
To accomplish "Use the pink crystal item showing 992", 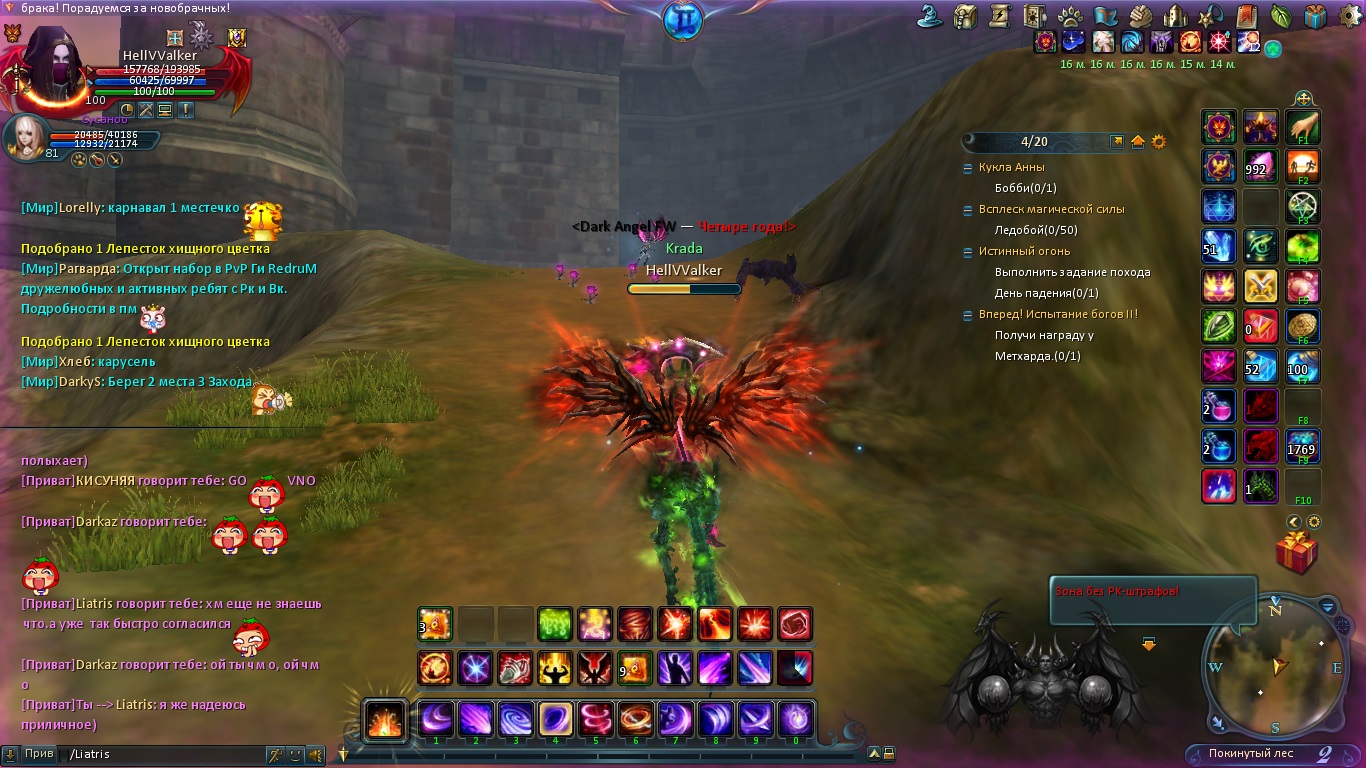I will pyautogui.click(x=1260, y=166).
